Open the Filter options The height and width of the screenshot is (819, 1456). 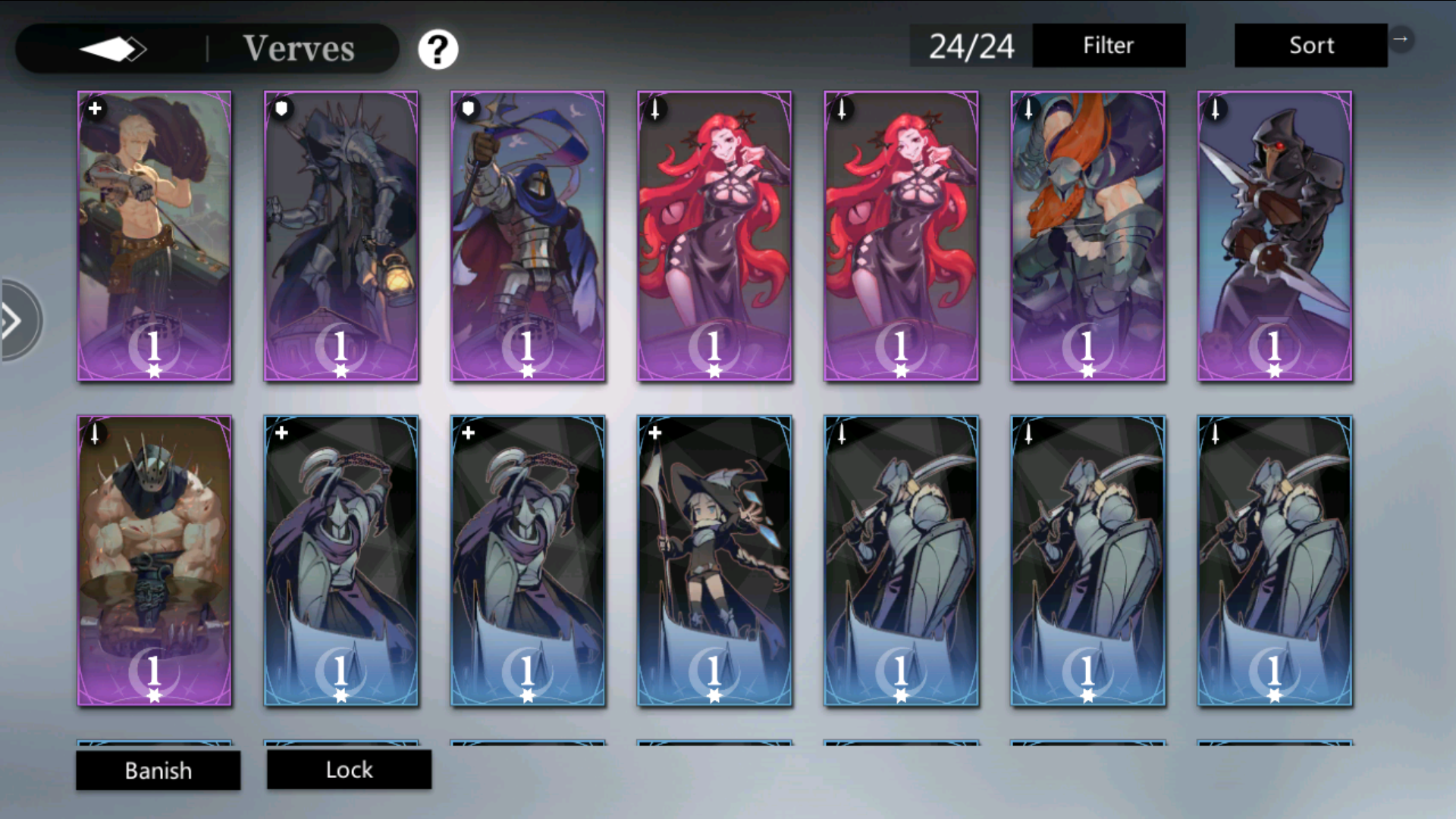[x=1109, y=45]
